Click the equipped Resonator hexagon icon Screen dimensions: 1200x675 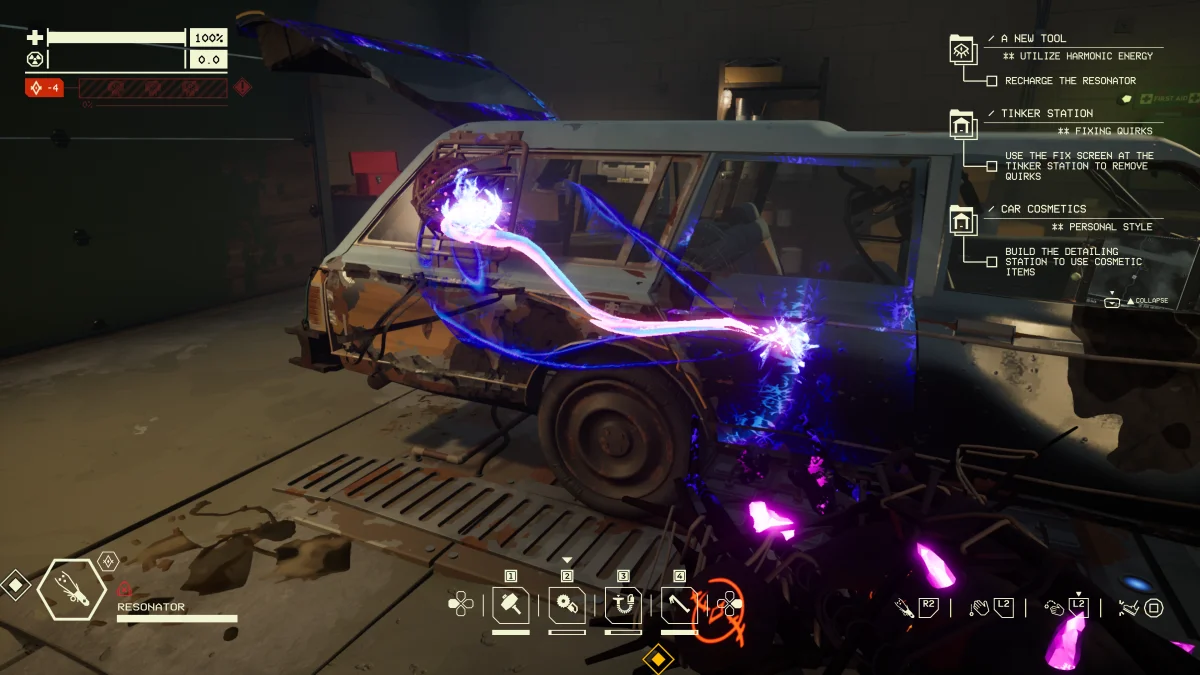coord(72,590)
